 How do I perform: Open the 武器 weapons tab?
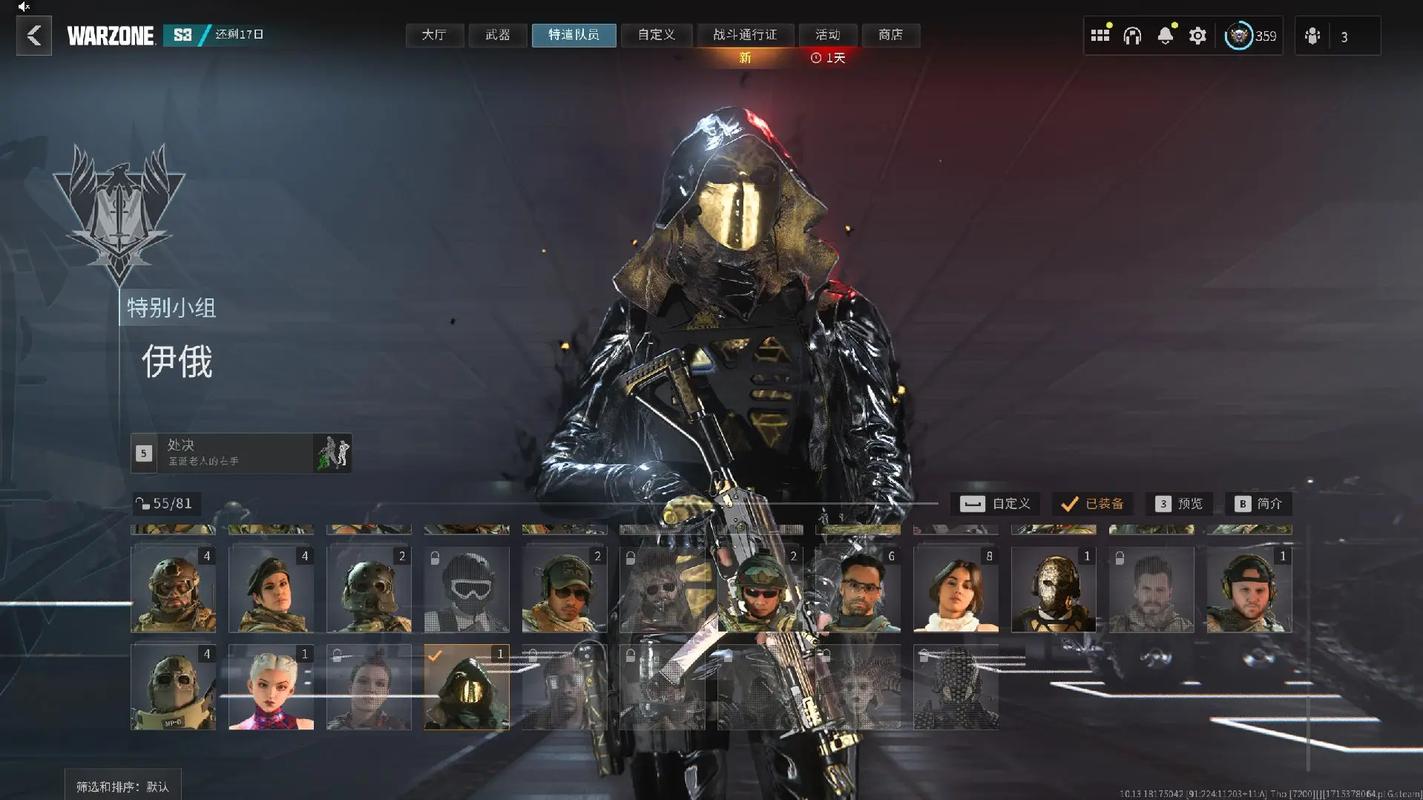pos(498,35)
